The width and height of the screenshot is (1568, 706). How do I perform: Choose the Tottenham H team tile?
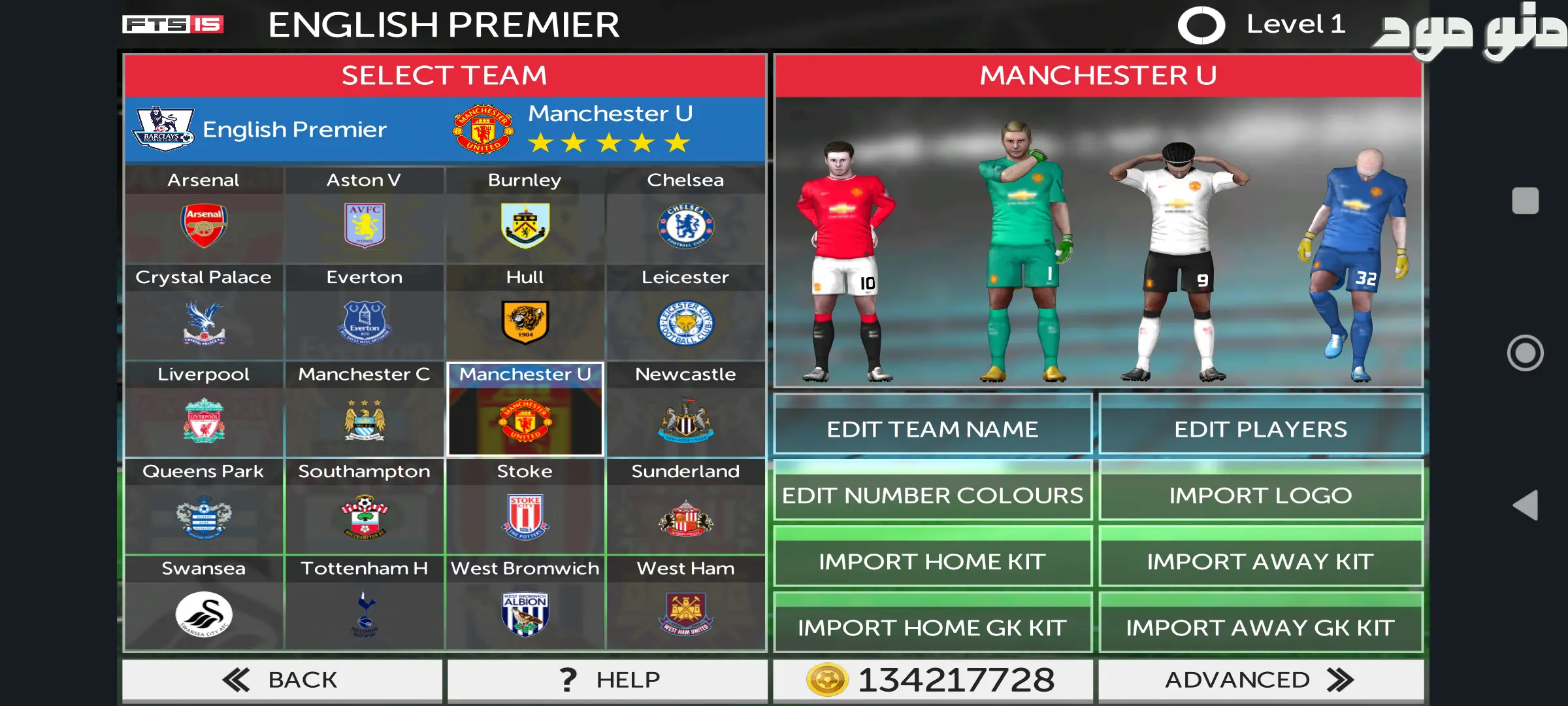point(364,604)
